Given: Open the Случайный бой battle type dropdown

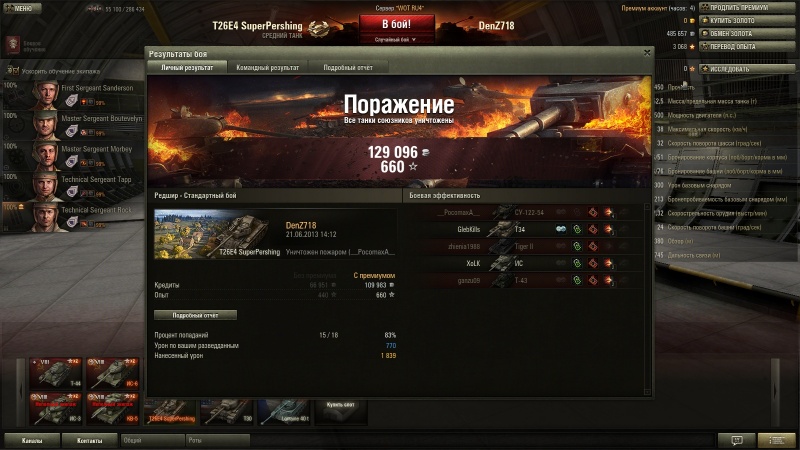Looking at the screenshot, I should click(397, 40).
